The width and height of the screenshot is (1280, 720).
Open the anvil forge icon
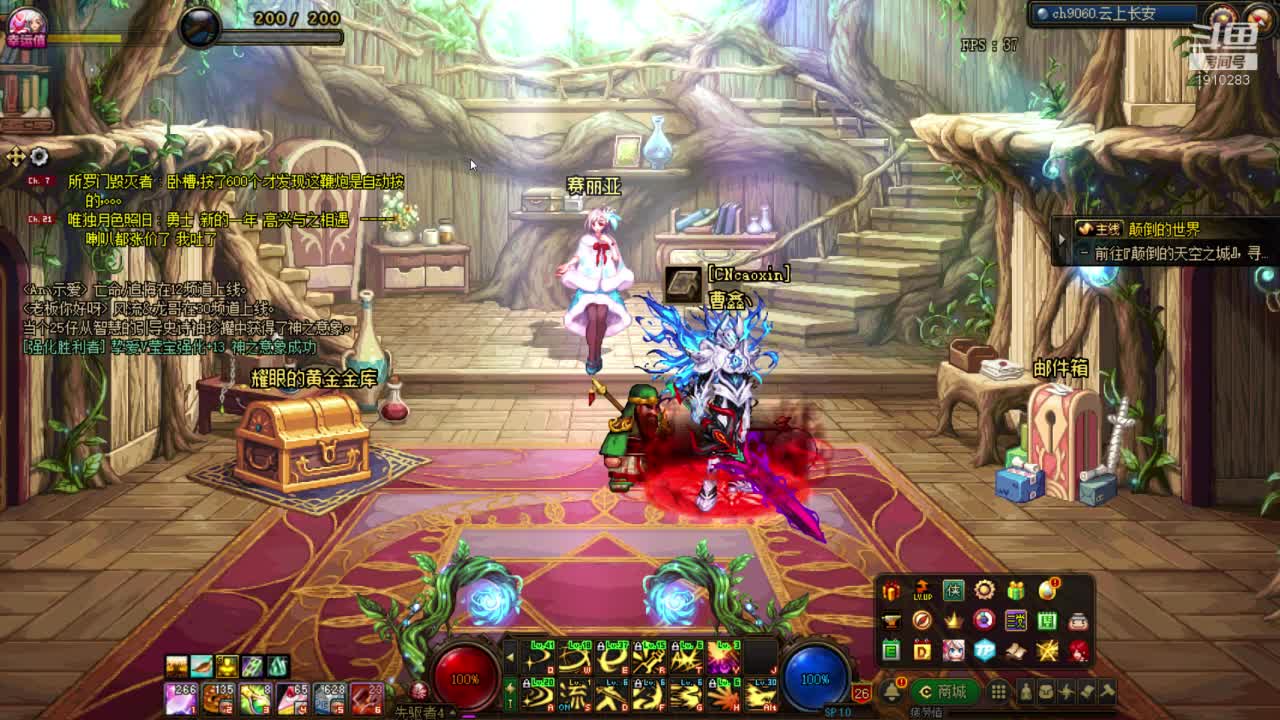tap(891, 621)
